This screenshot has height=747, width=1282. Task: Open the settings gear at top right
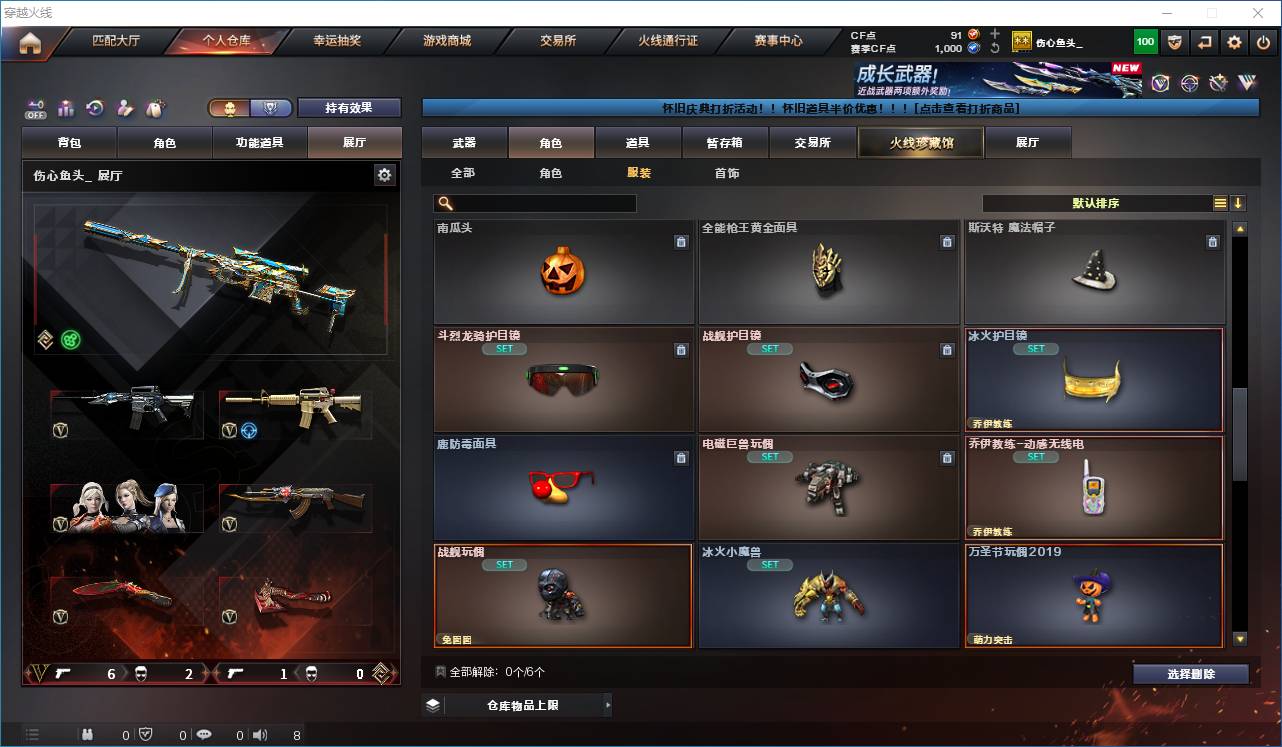pyautogui.click(x=1233, y=41)
